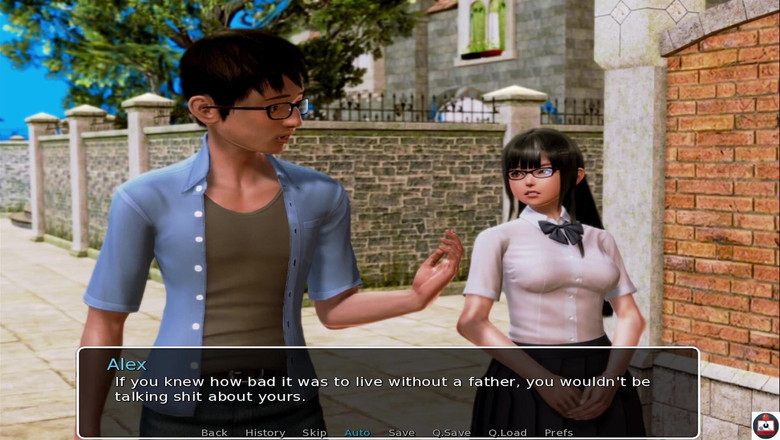Go Back to previous dialogue line
The width and height of the screenshot is (780, 440).
214,432
